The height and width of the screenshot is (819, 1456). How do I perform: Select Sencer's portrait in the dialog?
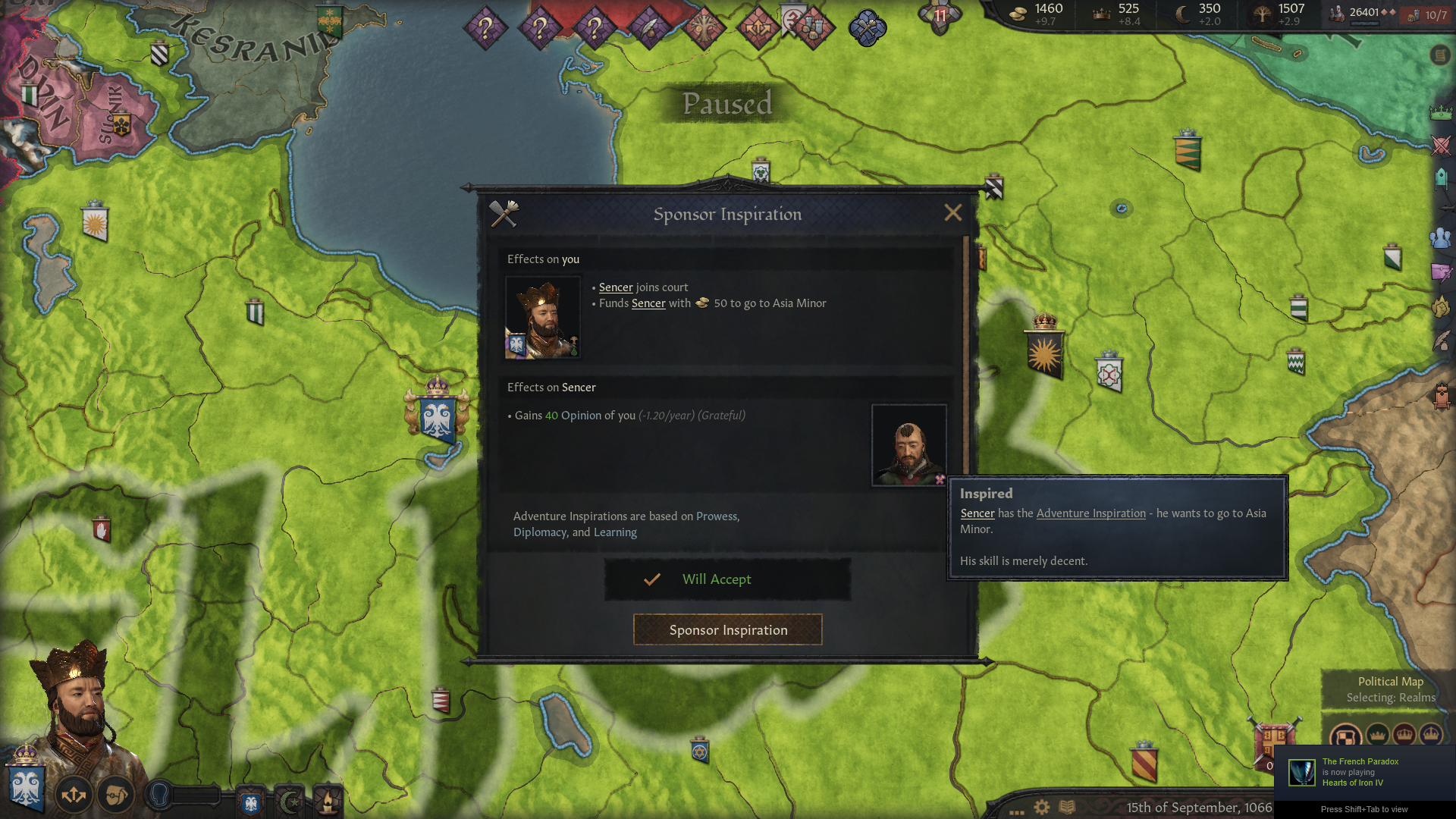[908, 445]
